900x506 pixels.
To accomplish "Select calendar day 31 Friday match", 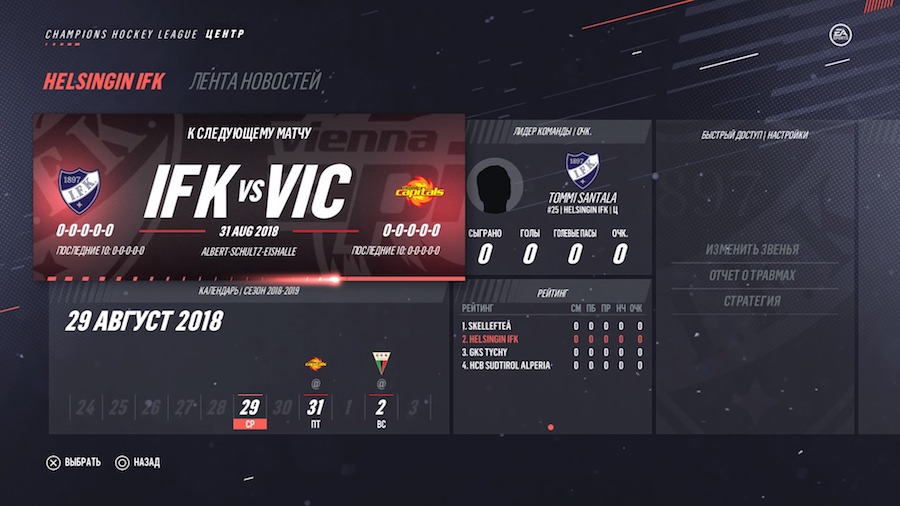I will (x=316, y=408).
